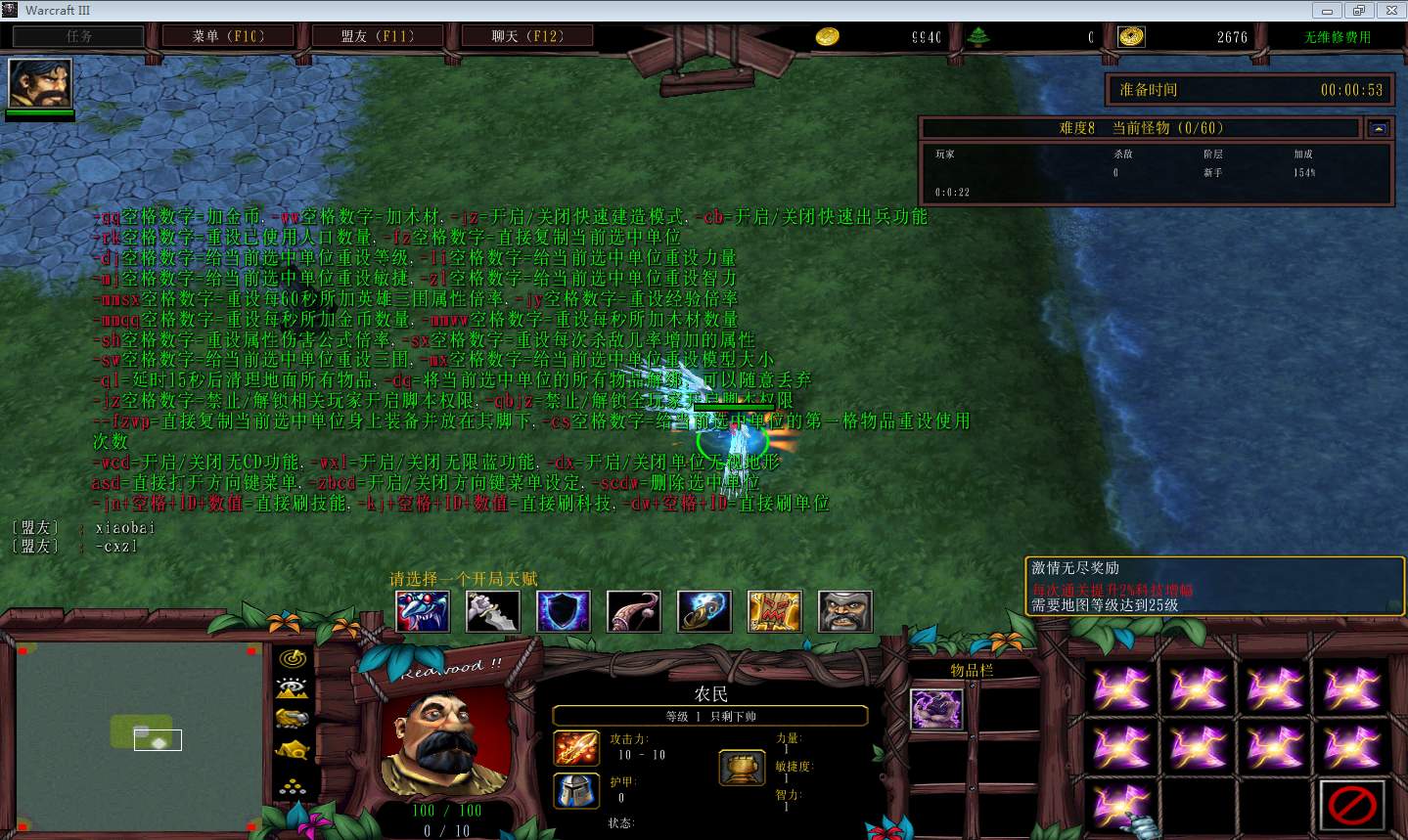
Task: Choose the red-eyed blue monster starting talent
Action: coord(422,611)
